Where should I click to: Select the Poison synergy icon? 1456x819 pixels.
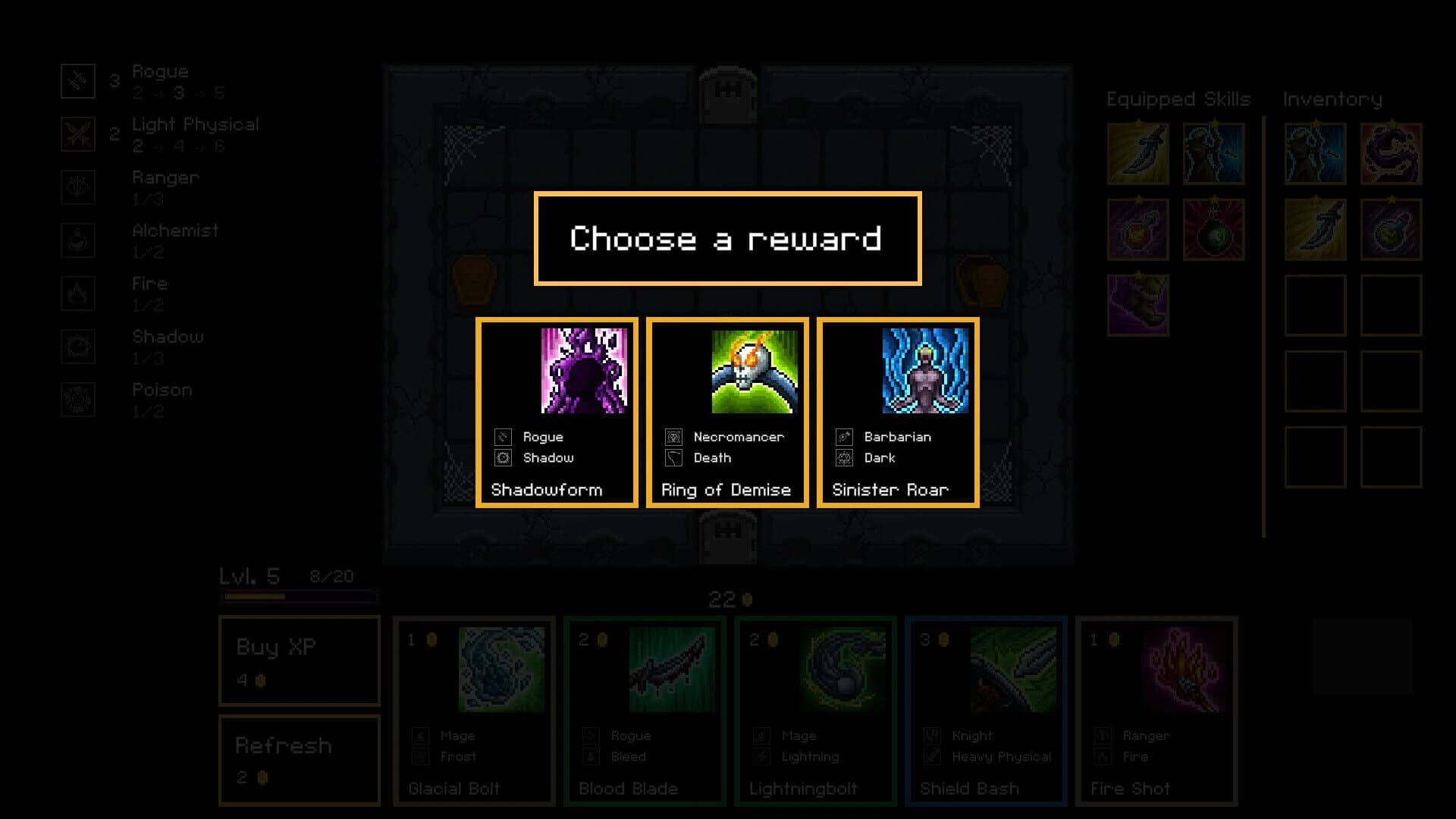(x=77, y=399)
